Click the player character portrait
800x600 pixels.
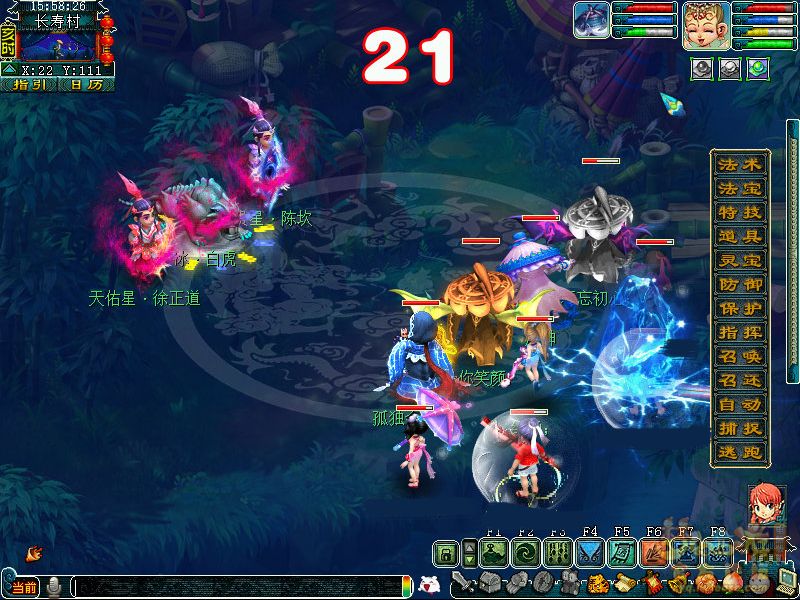705,25
